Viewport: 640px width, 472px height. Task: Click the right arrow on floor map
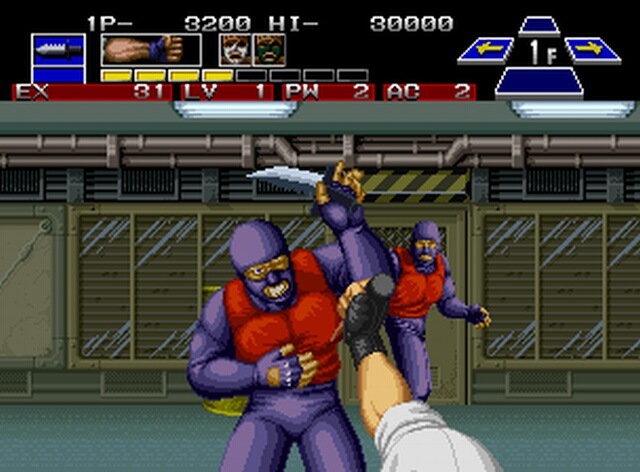point(592,48)
